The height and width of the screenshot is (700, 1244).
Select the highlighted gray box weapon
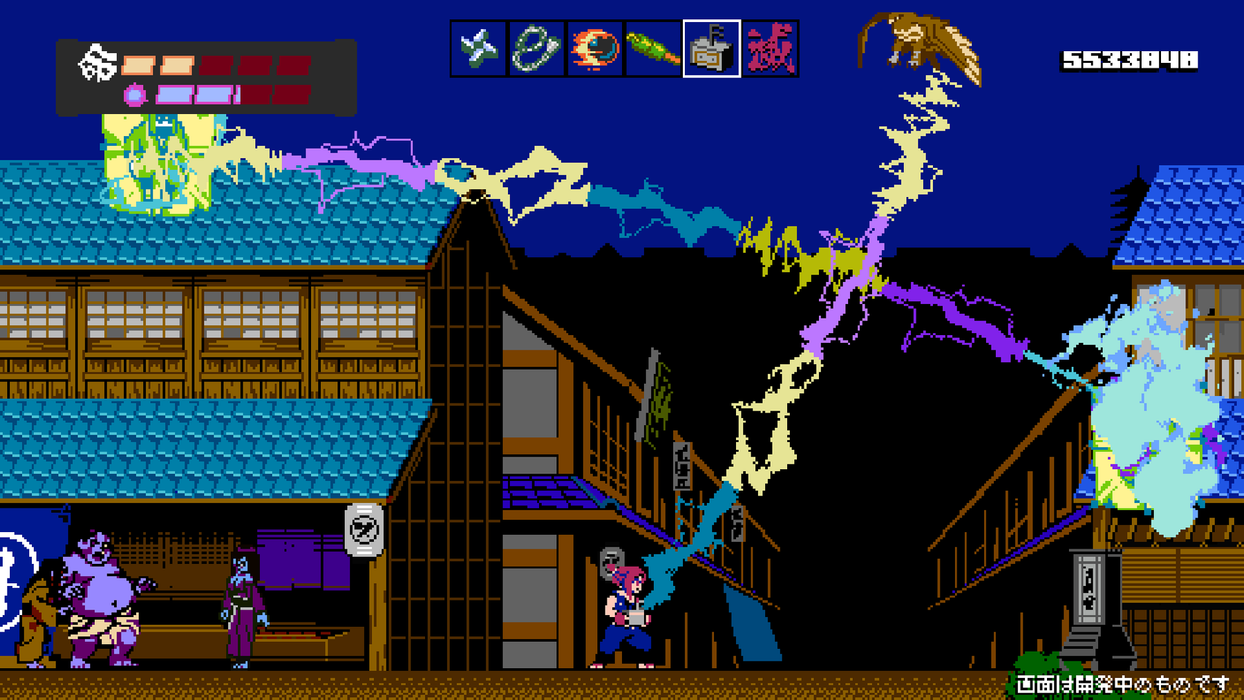point(712,48)
